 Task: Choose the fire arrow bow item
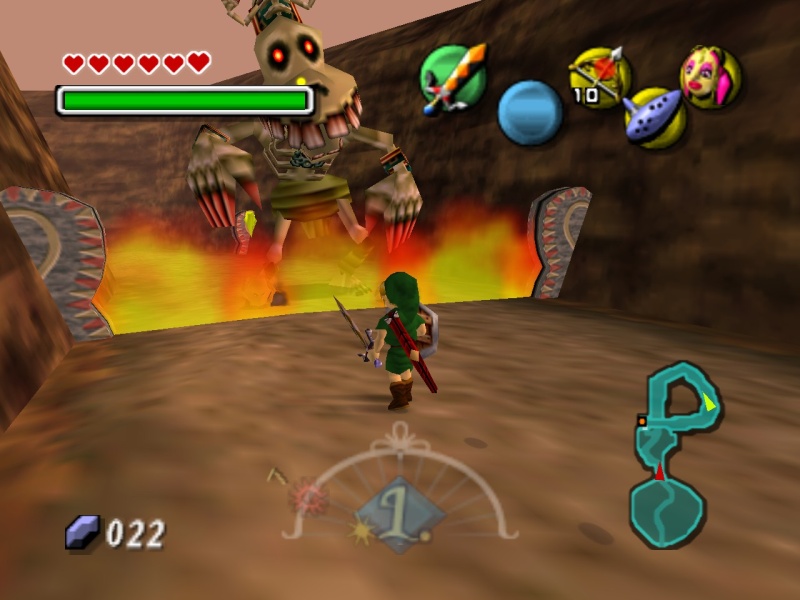(x=600, y=75)
